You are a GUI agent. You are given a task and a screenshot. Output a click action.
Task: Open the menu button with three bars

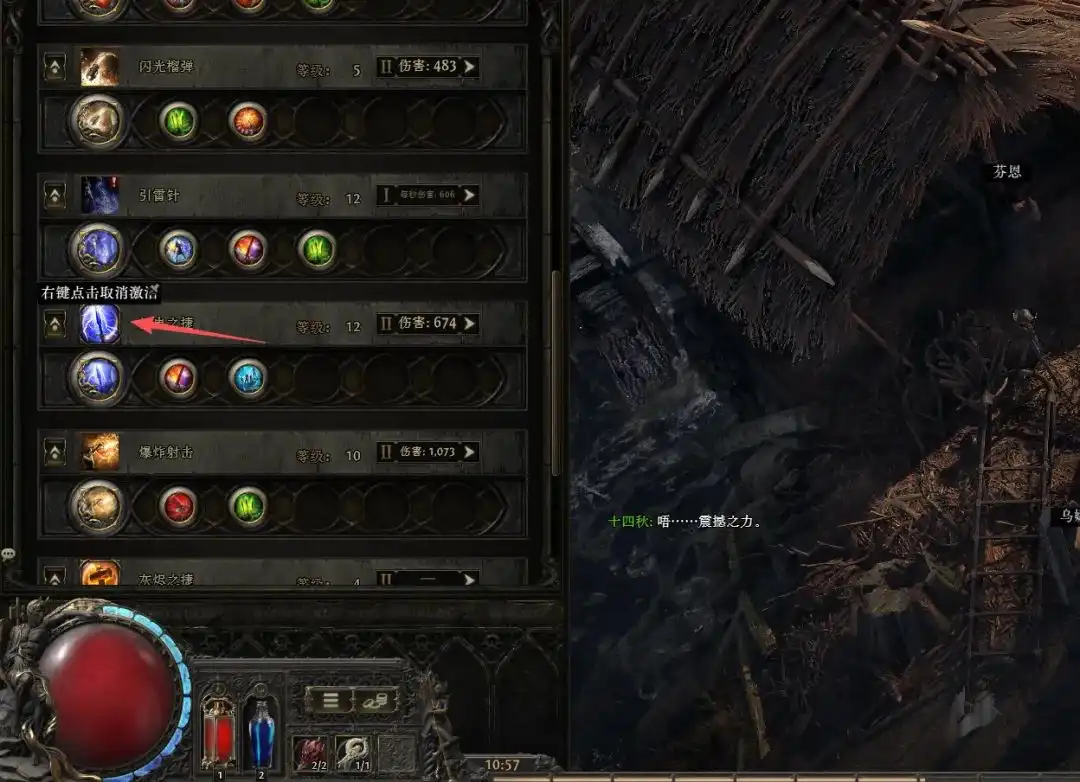pos(328,700)
